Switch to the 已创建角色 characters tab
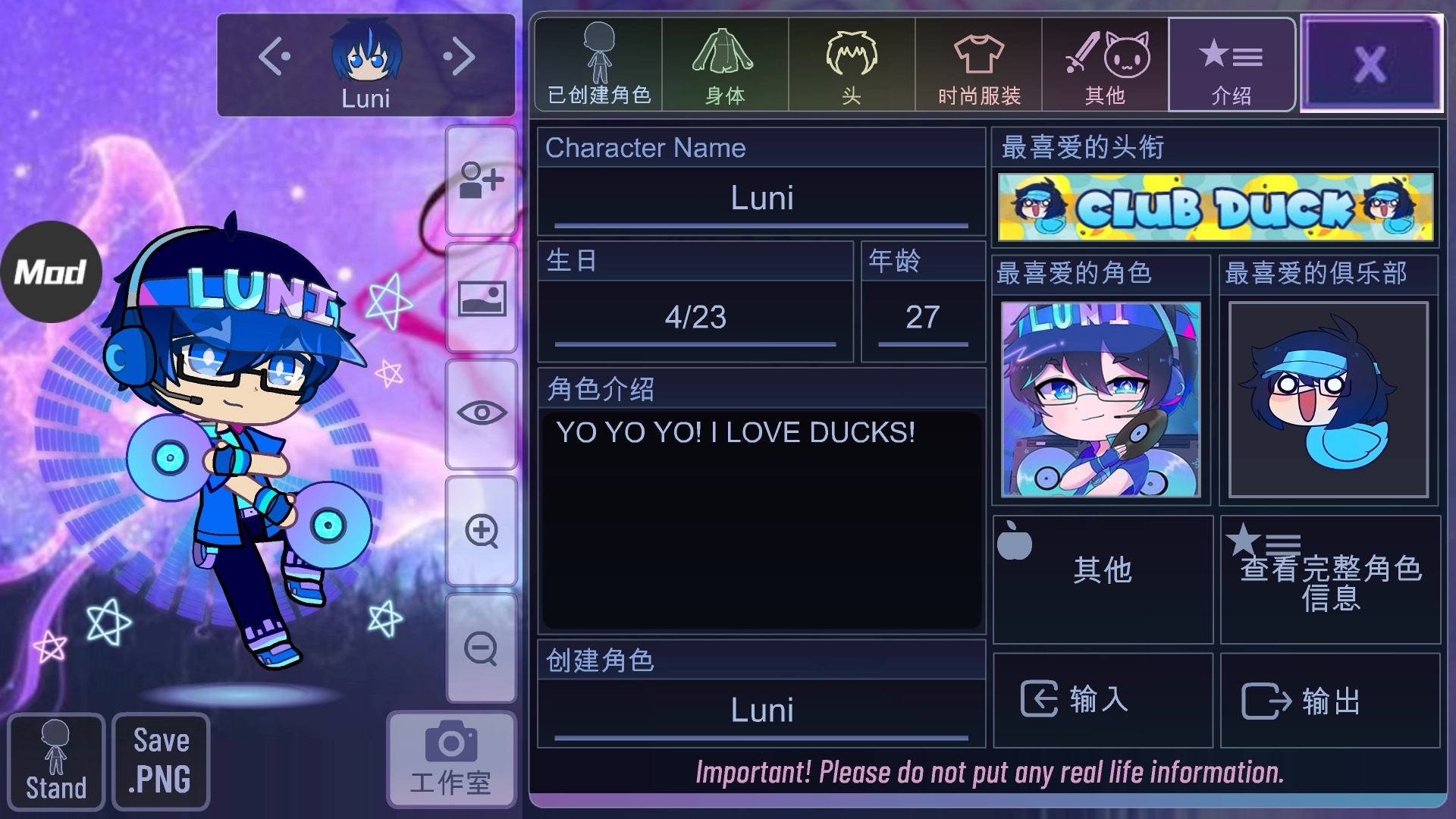The height and width of the screenshot is (819, 1456). (x=598, y=65)
